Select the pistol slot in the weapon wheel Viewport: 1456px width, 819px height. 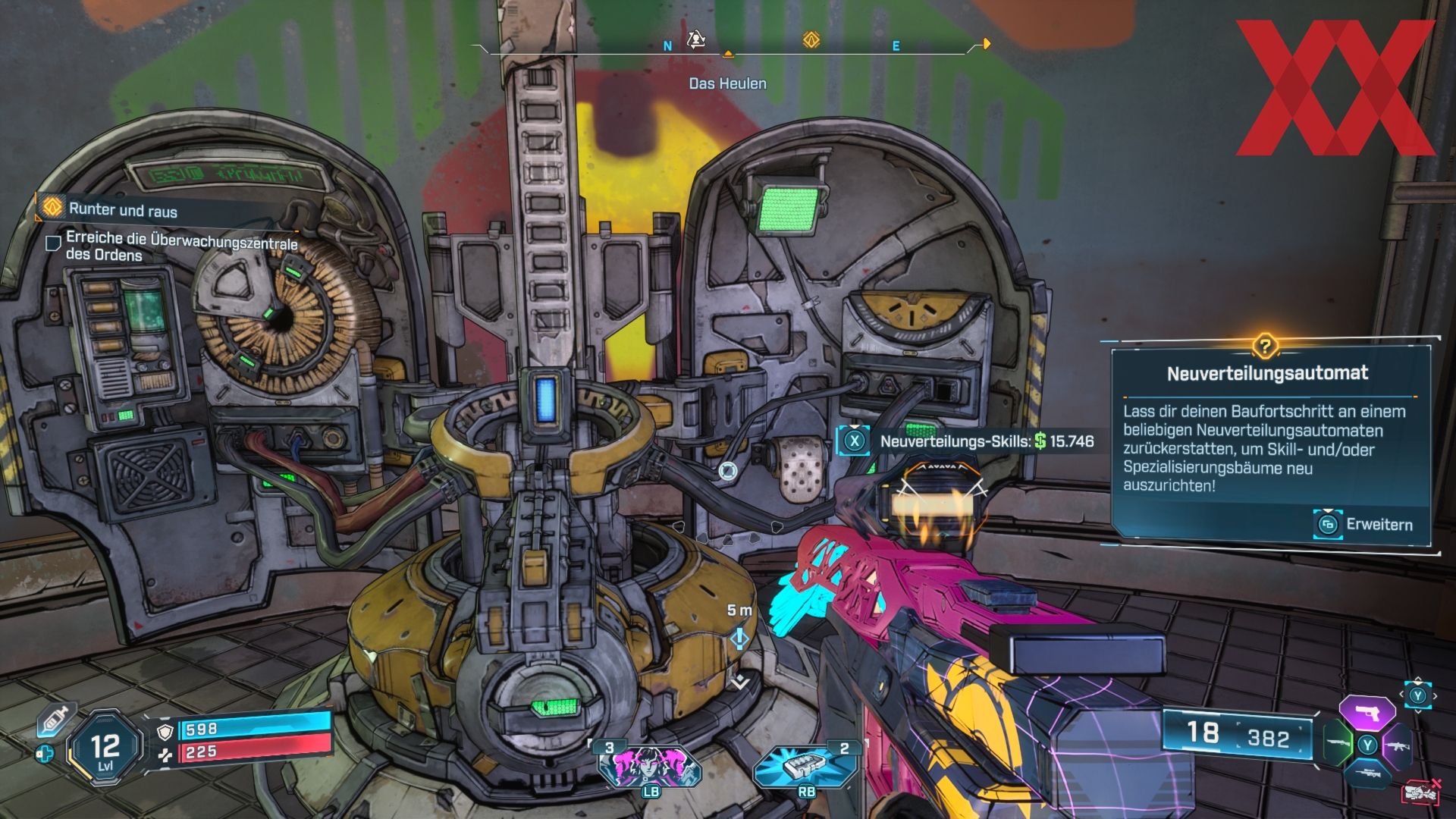click(1367, 713)
